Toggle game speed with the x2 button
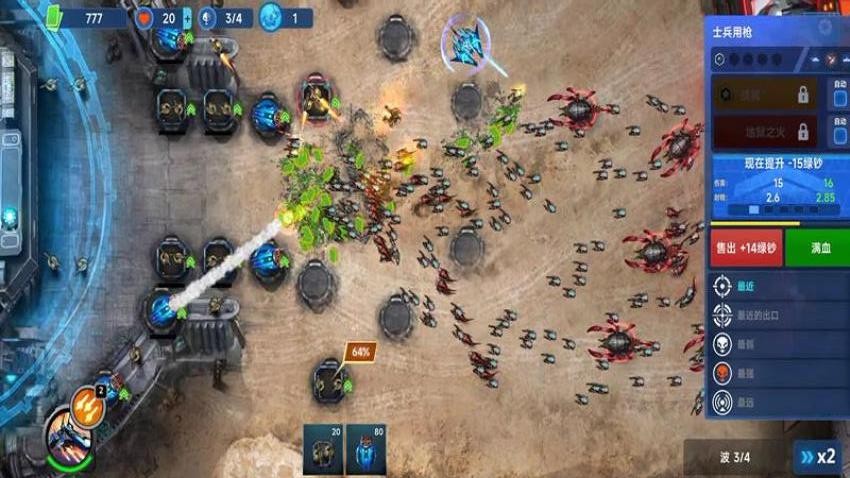The height and width of the screenshot is (478, 850). tap(815, 456)
